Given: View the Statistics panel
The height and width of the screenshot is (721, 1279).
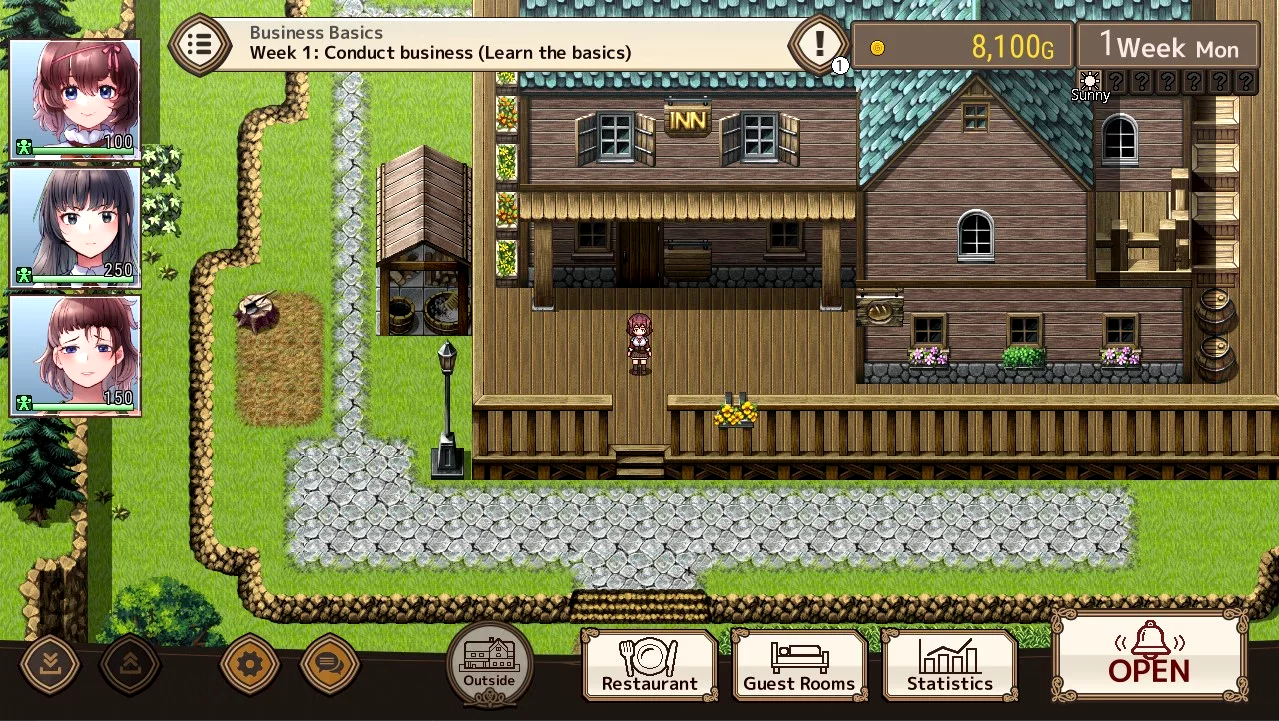Looking at the screenshot, I should (949, 665).
